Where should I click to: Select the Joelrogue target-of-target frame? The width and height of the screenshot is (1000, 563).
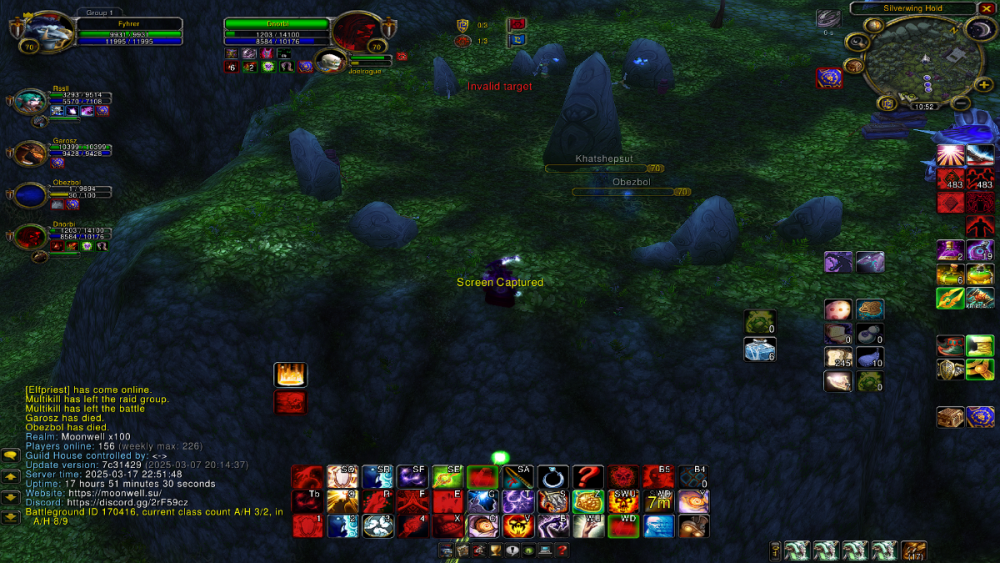[x=330, y=62]
